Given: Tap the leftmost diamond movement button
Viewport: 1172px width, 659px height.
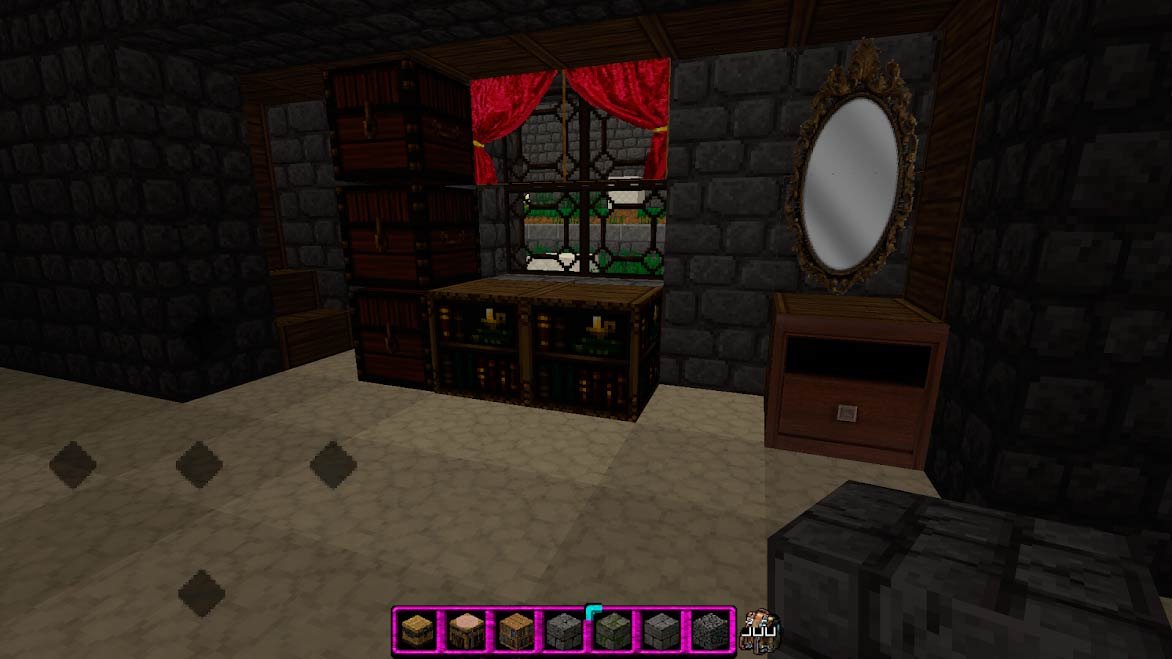Looking at the screenshot, I should (72, 465).
